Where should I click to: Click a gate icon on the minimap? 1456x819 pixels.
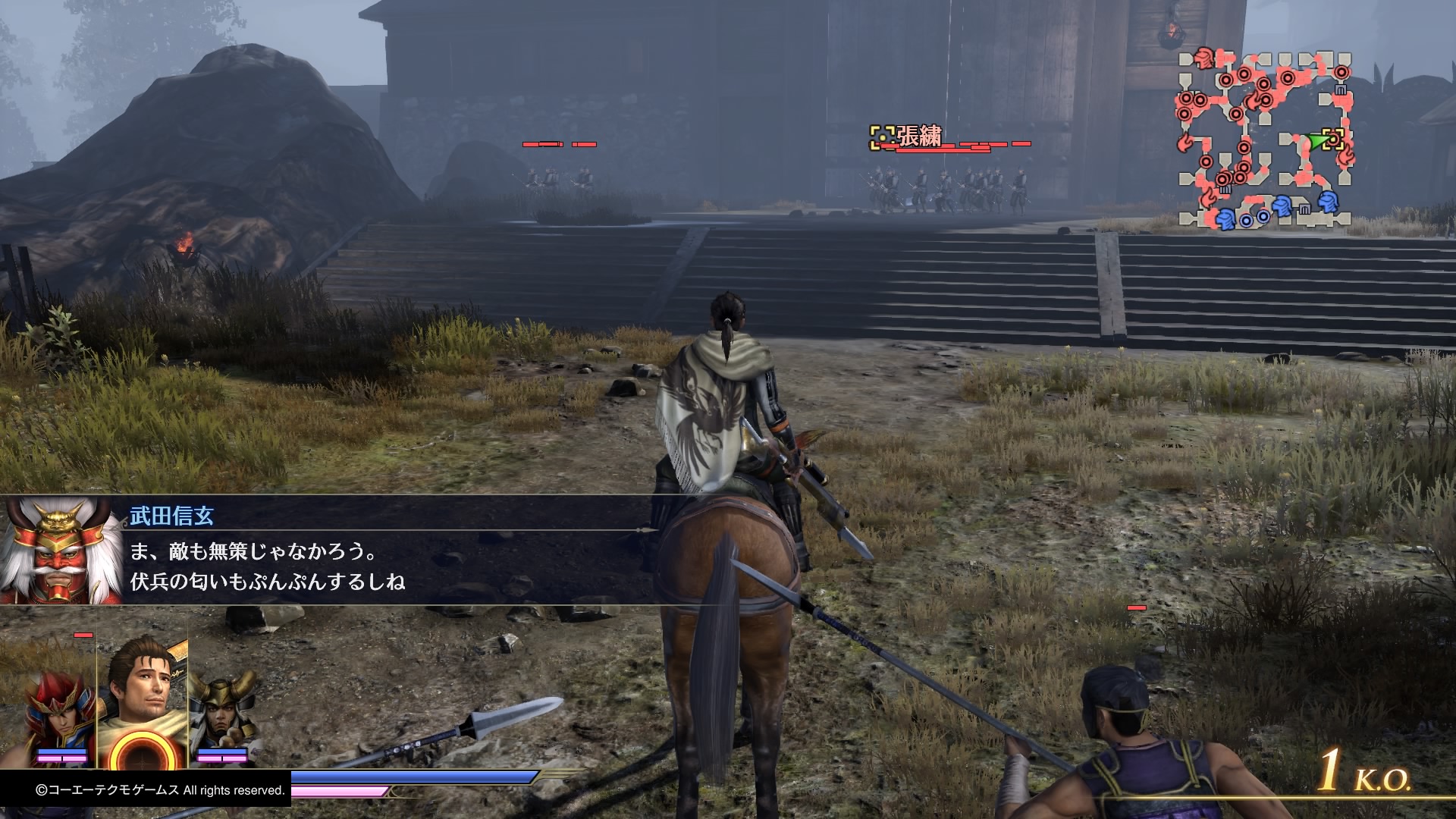[x=1341, y=88]
